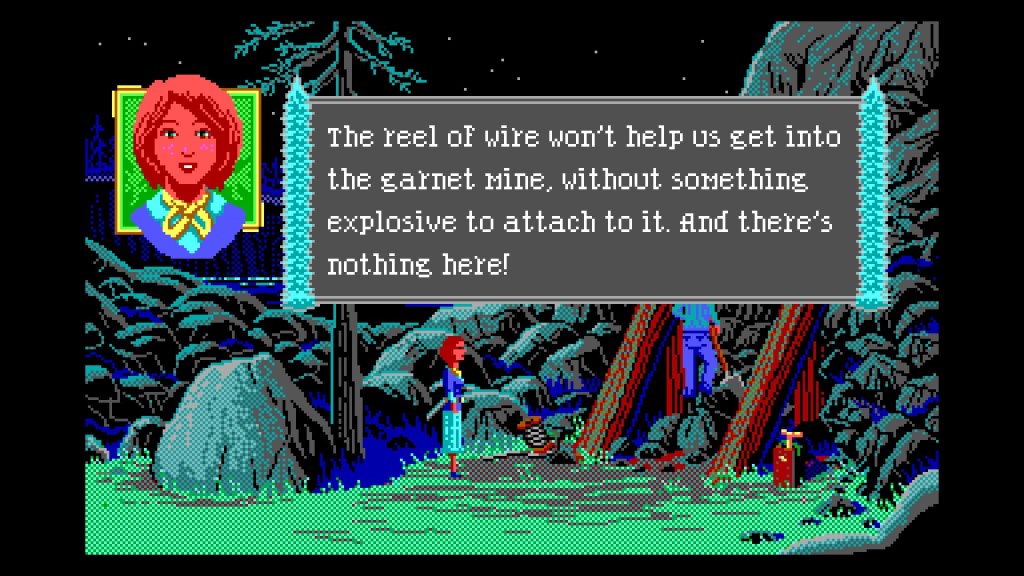1024x576 pixels.
Task: Dismiss the reel of wire dialogue box
Action: pos(583,200)
